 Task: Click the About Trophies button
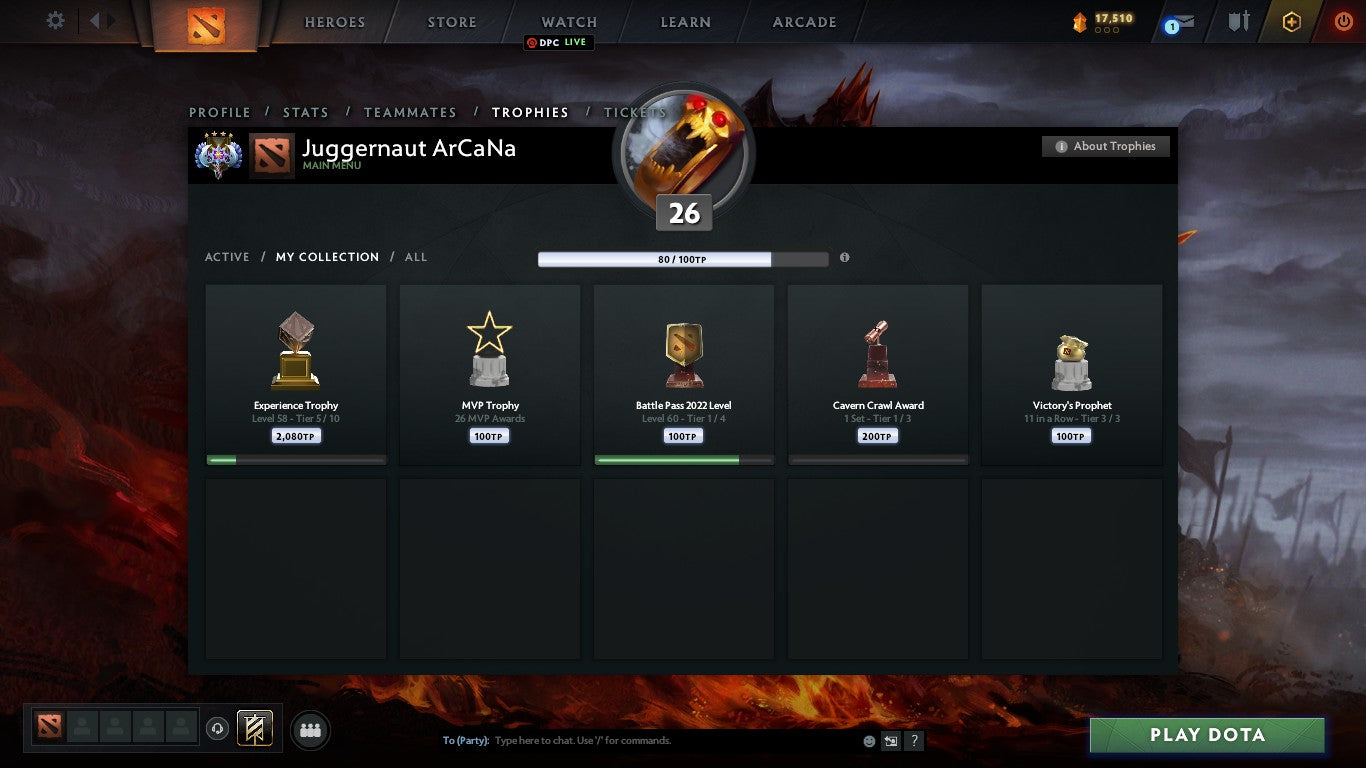pos(1105,145)
